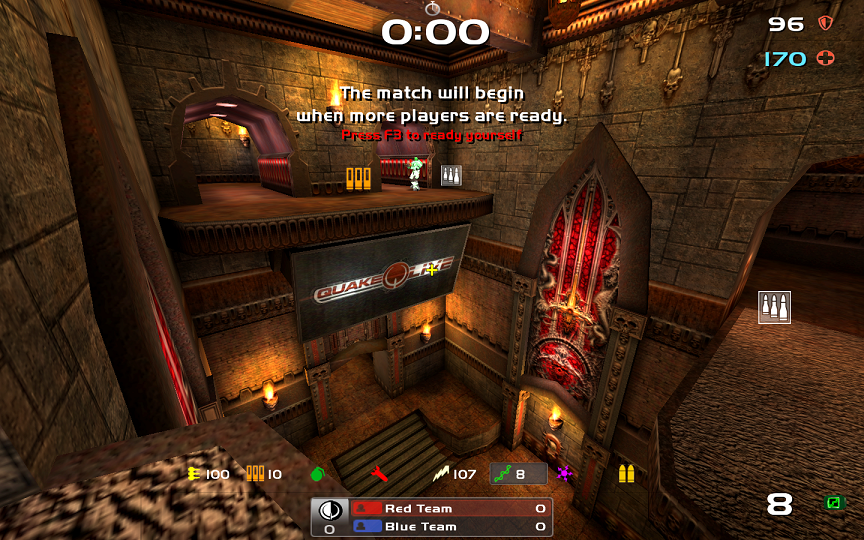
Task: Select the purple plasma gun icon
Action: tap(565, 474)
